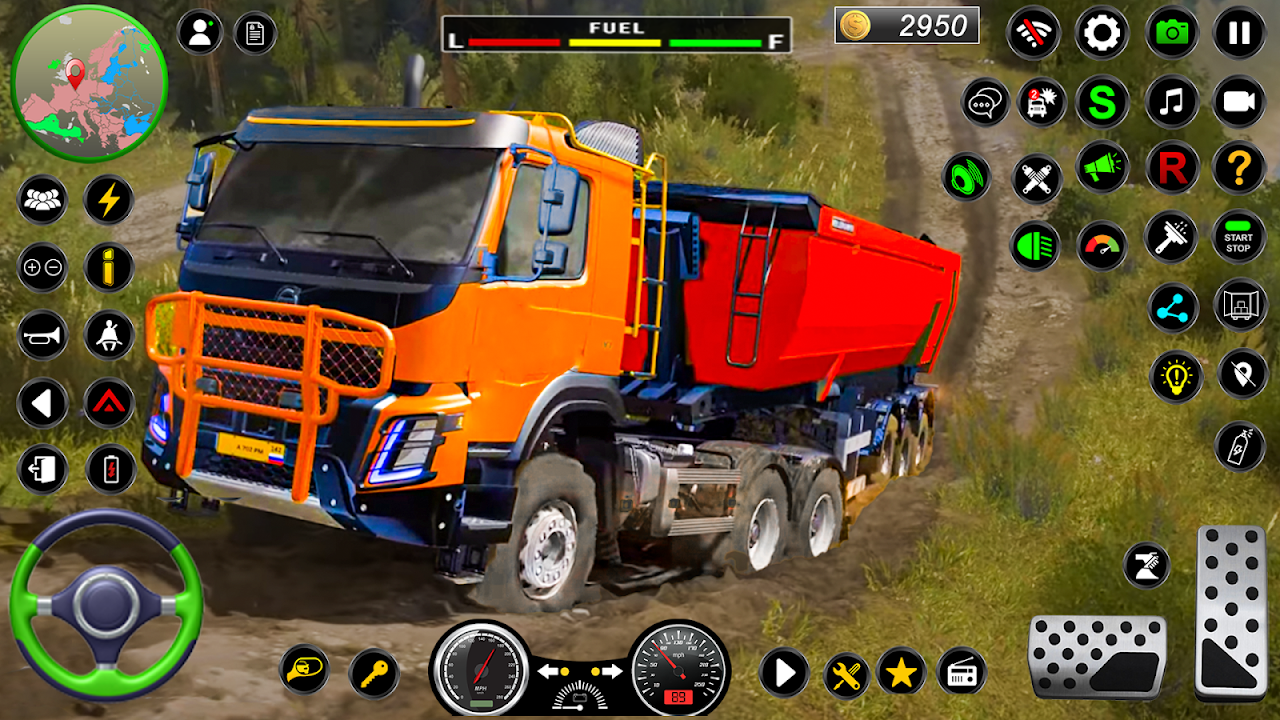Pause the game
Viewport: 1280px width, 720px height.
[1239, 33]
